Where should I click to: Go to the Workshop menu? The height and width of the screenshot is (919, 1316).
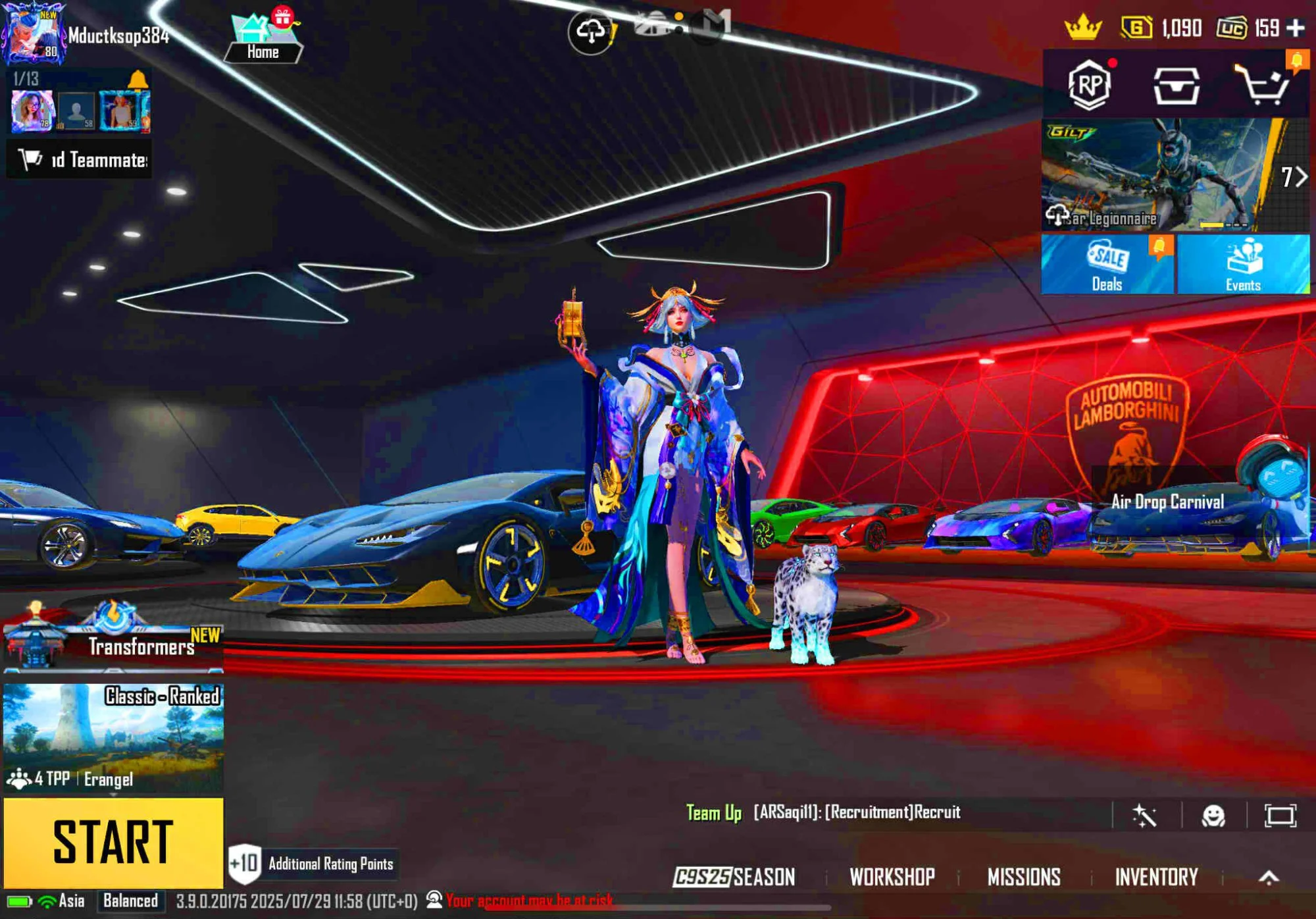[892, 877]
